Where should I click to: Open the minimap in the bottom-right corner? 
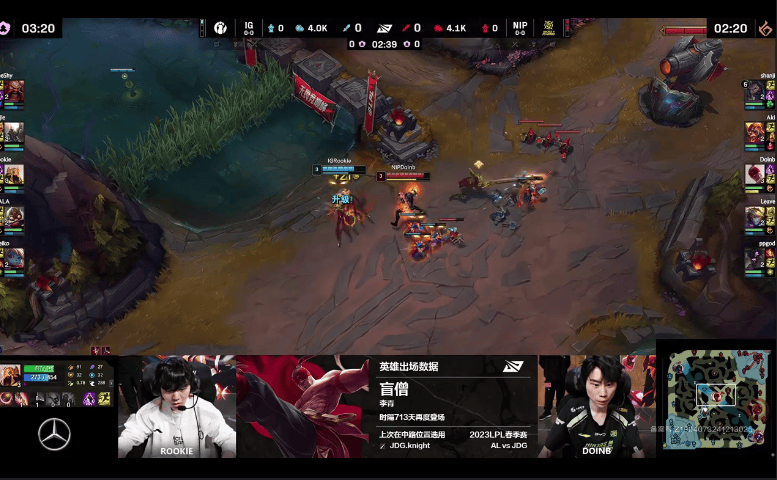pos(716,396)
